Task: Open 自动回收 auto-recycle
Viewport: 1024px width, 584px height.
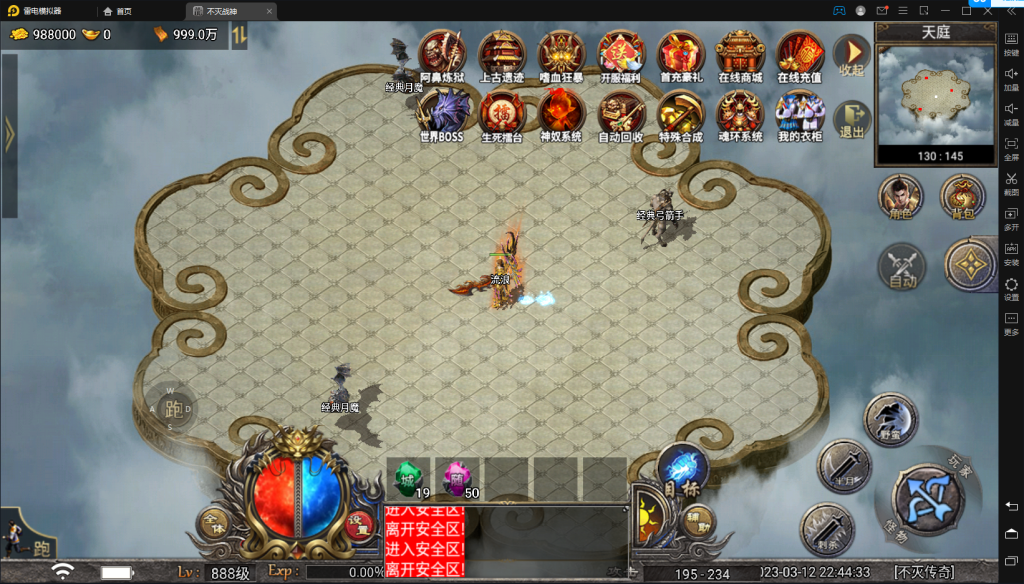Action: pos(621,113)
